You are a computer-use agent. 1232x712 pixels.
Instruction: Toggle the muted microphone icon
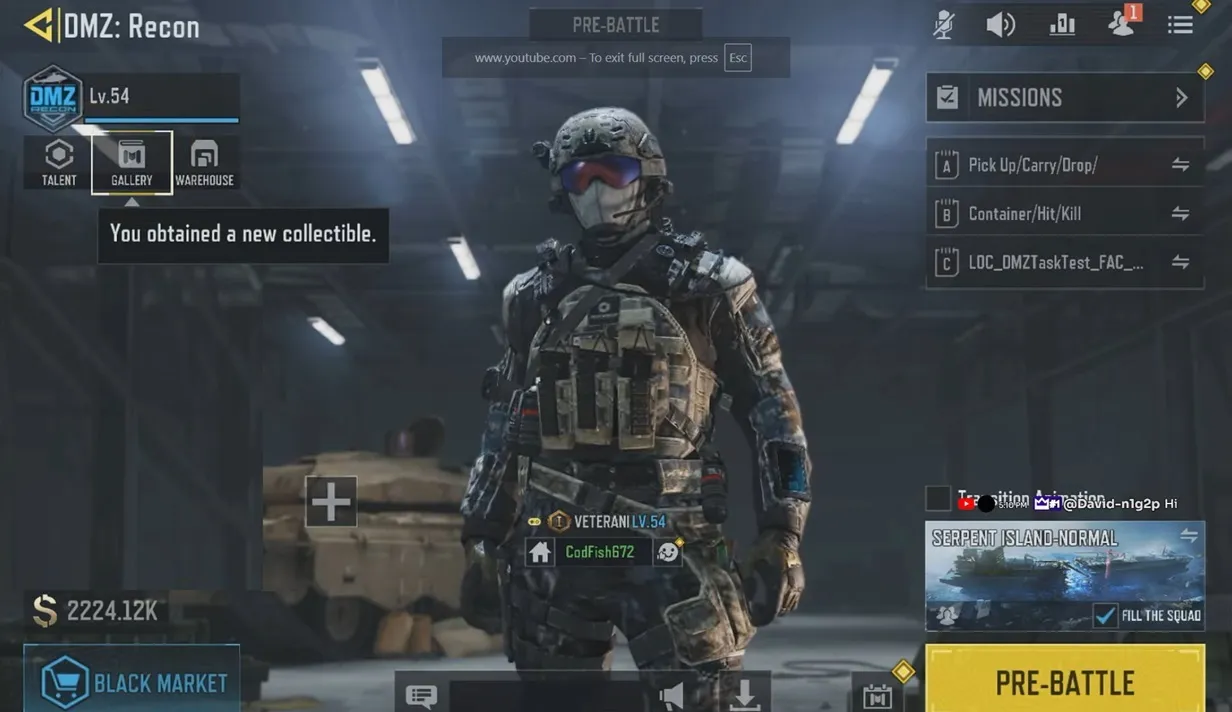[943, 25]
